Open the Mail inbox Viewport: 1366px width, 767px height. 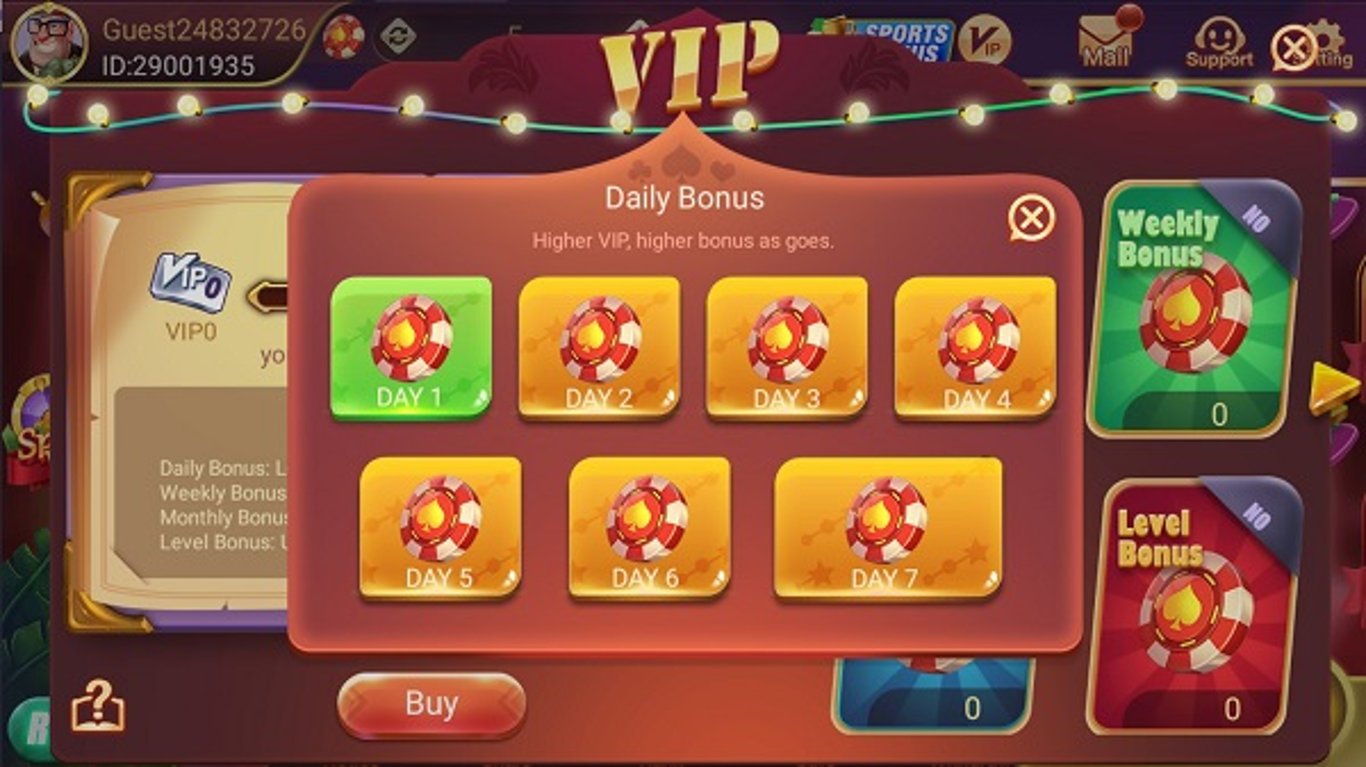[x=1100, y=35]
